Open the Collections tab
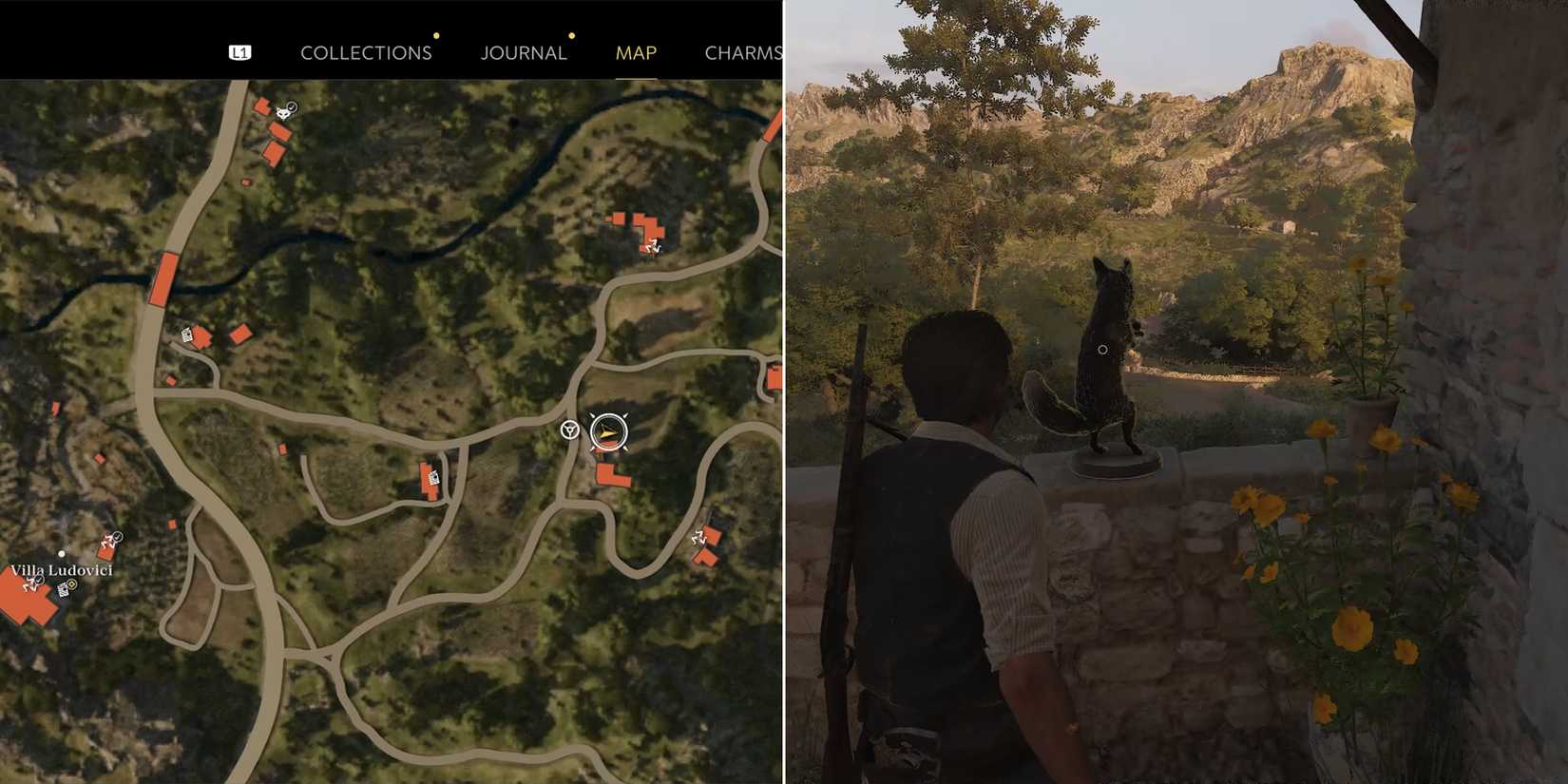Viewport: 1568px width, 784px height. click(365, 52)
